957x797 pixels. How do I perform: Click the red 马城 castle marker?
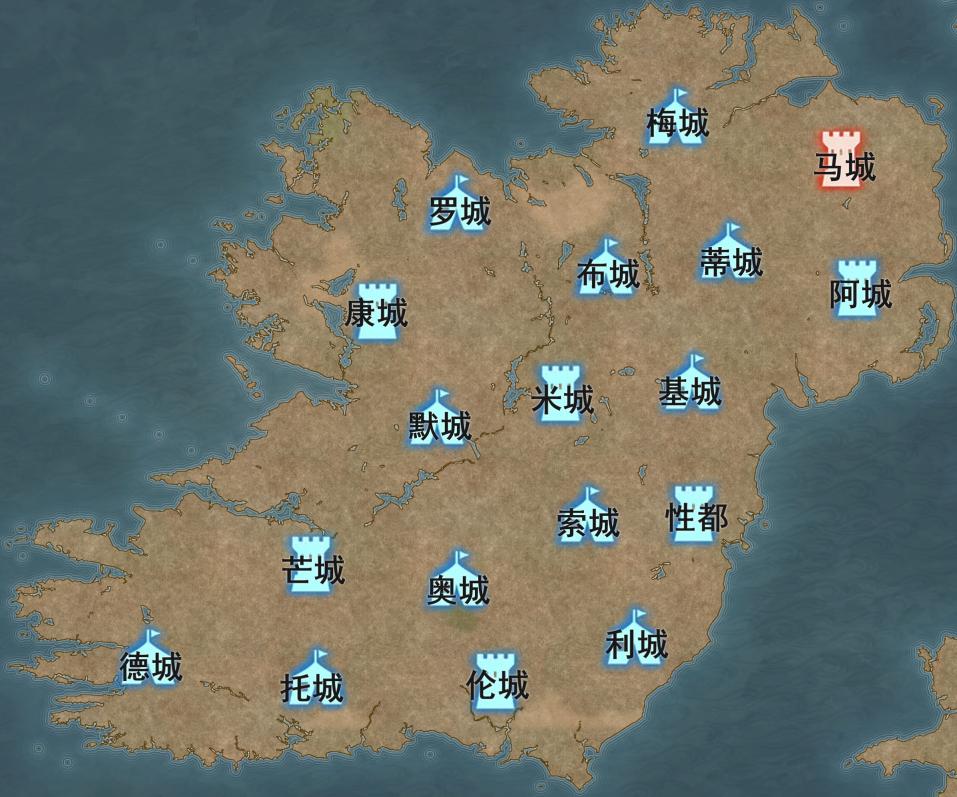click(x=842, y=158)
